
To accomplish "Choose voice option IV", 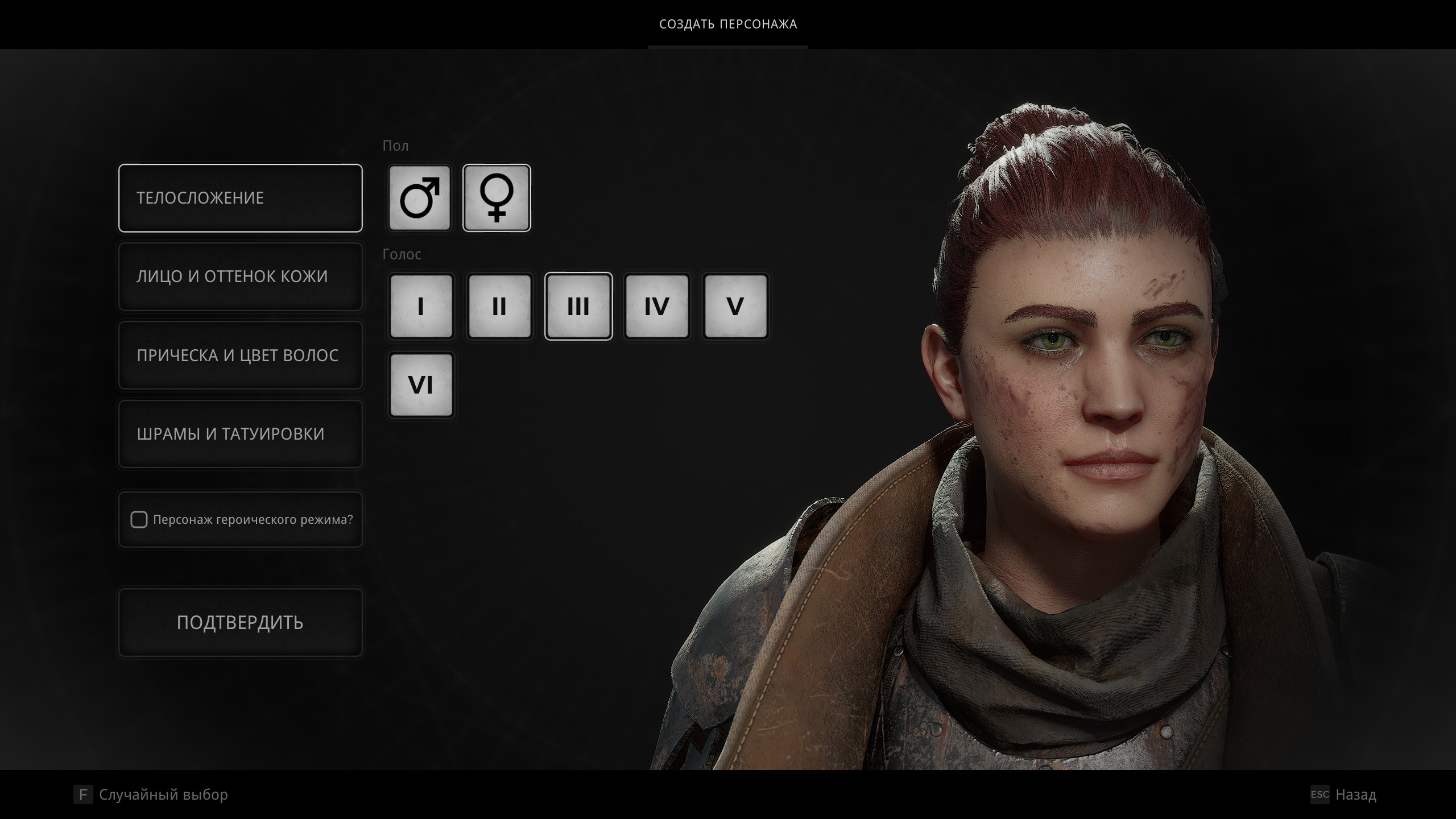I will [657, 307].
